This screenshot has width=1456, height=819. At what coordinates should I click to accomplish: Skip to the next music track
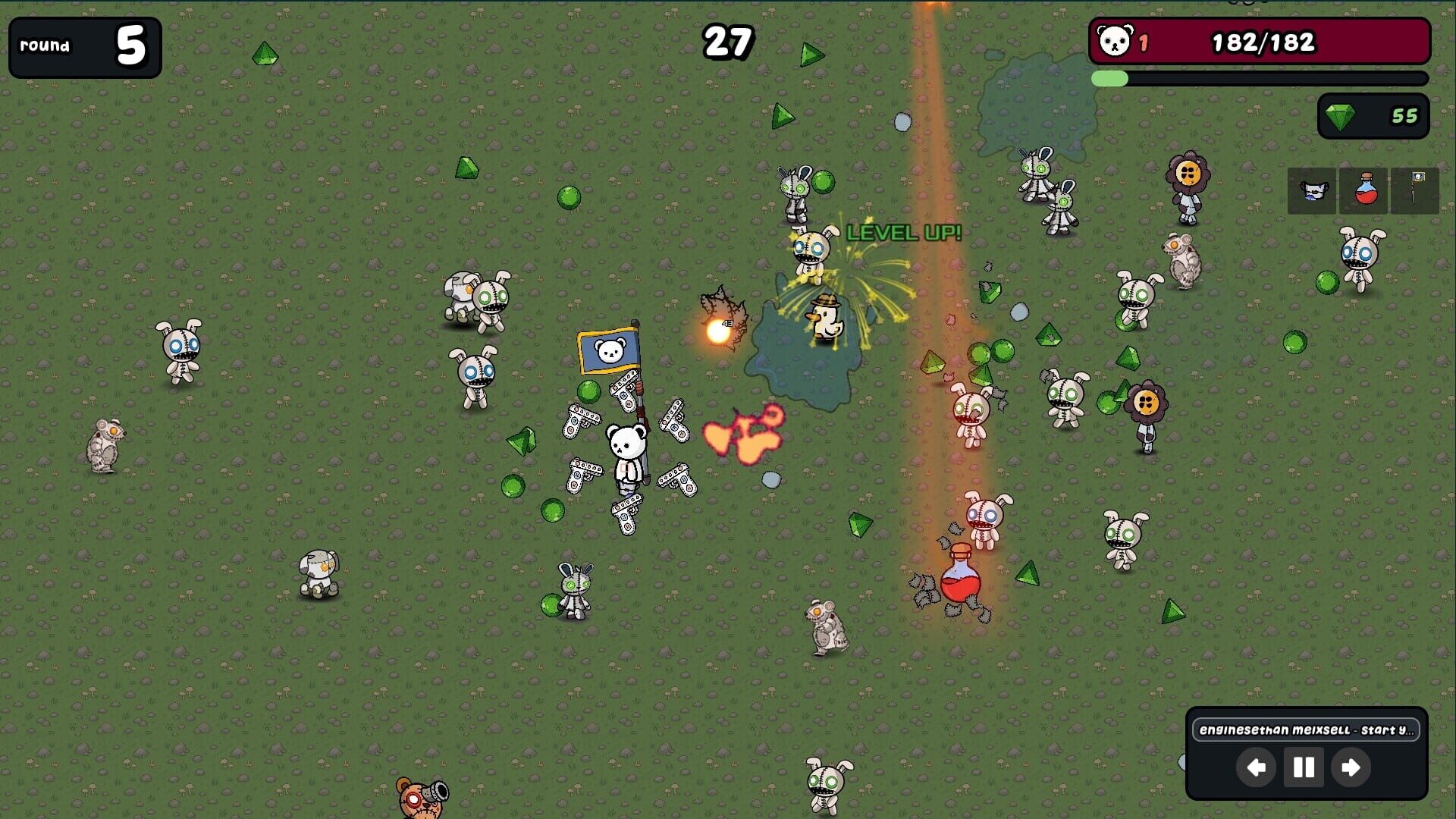click(x=1350, y=767)
